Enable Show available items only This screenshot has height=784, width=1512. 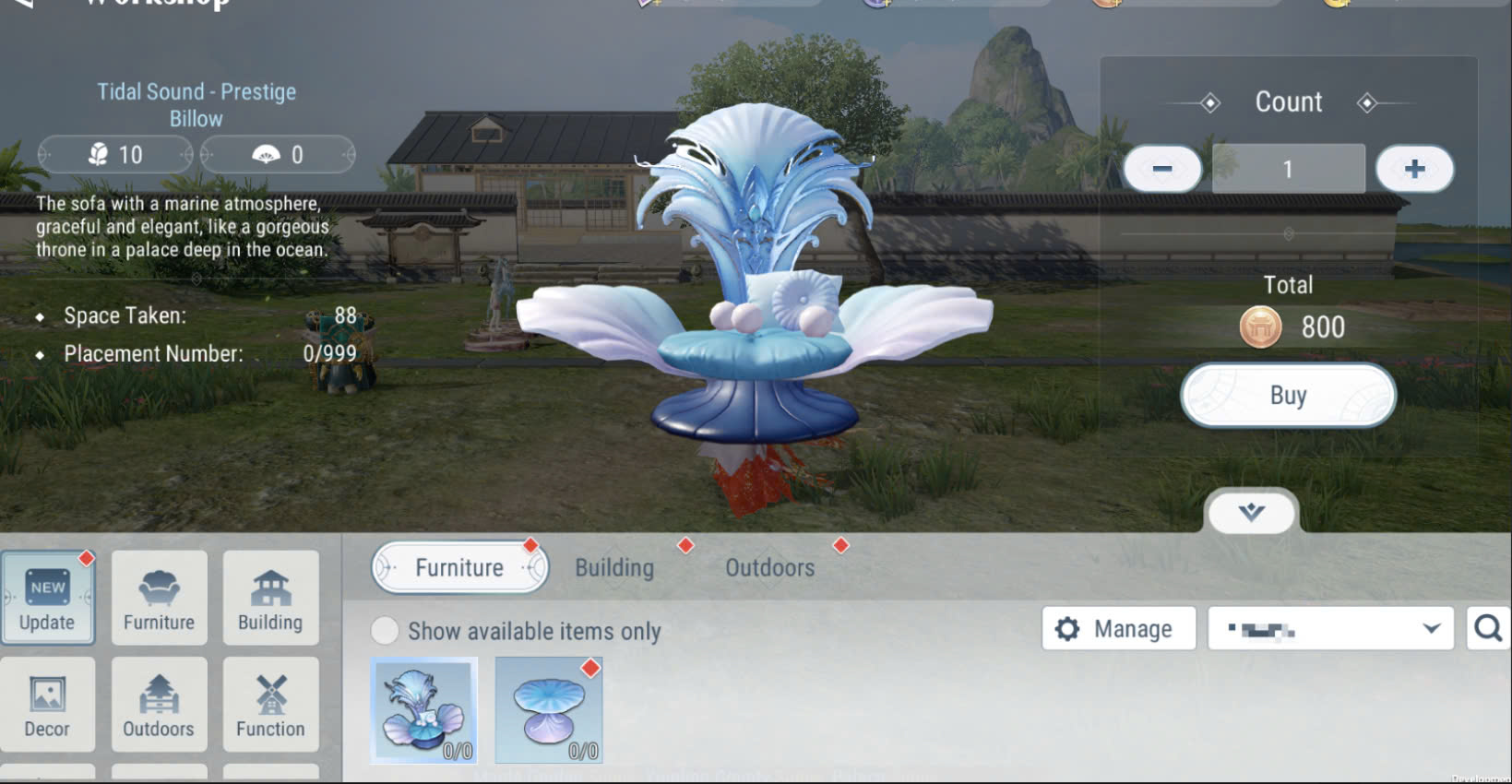tap(385, 630)
